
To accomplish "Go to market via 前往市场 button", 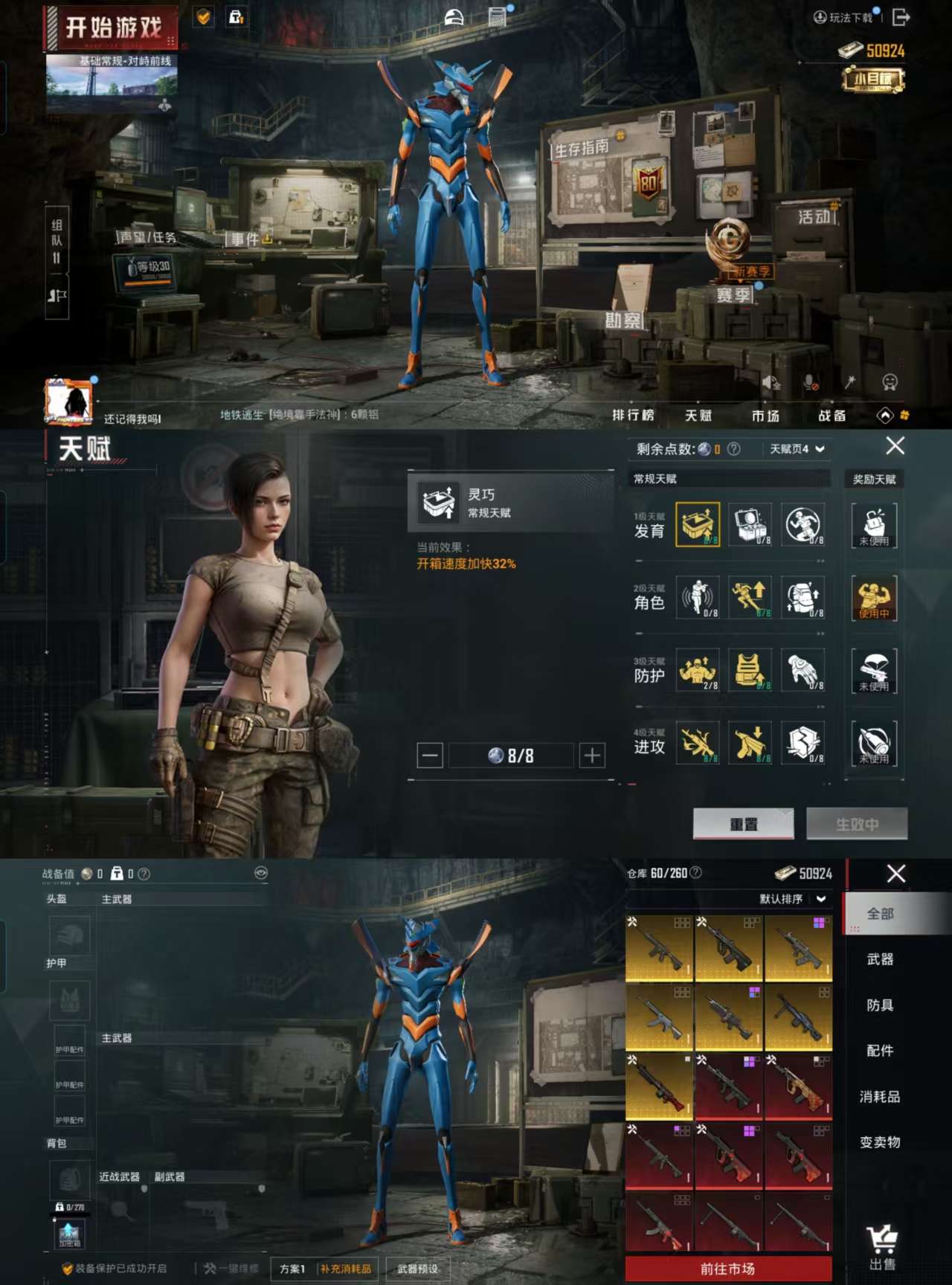I will (727, 1269).
